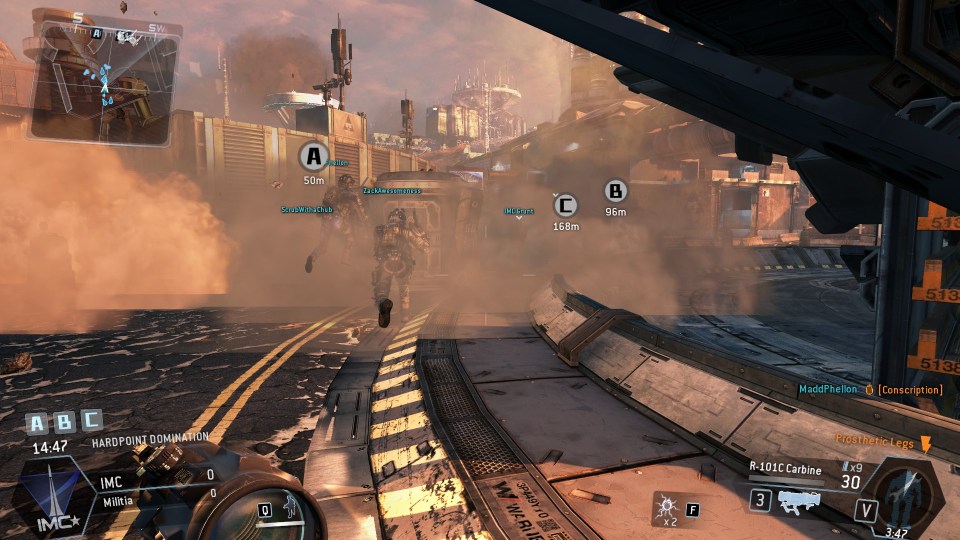Screen dimensions: 960x540
Task: Select the Prosthetic Legs burn card notice
Action: point(878,440)
